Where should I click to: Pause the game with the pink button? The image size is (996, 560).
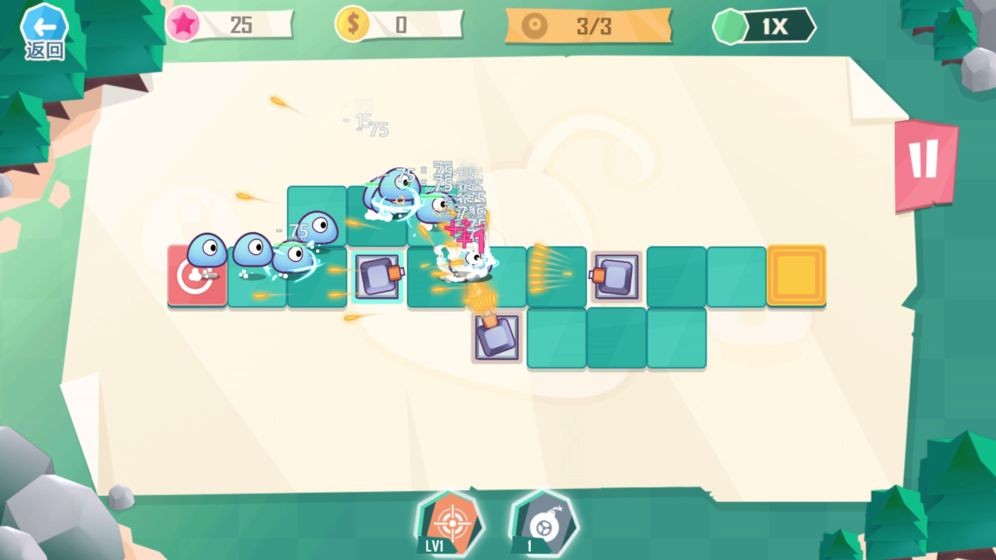point(924,162)
